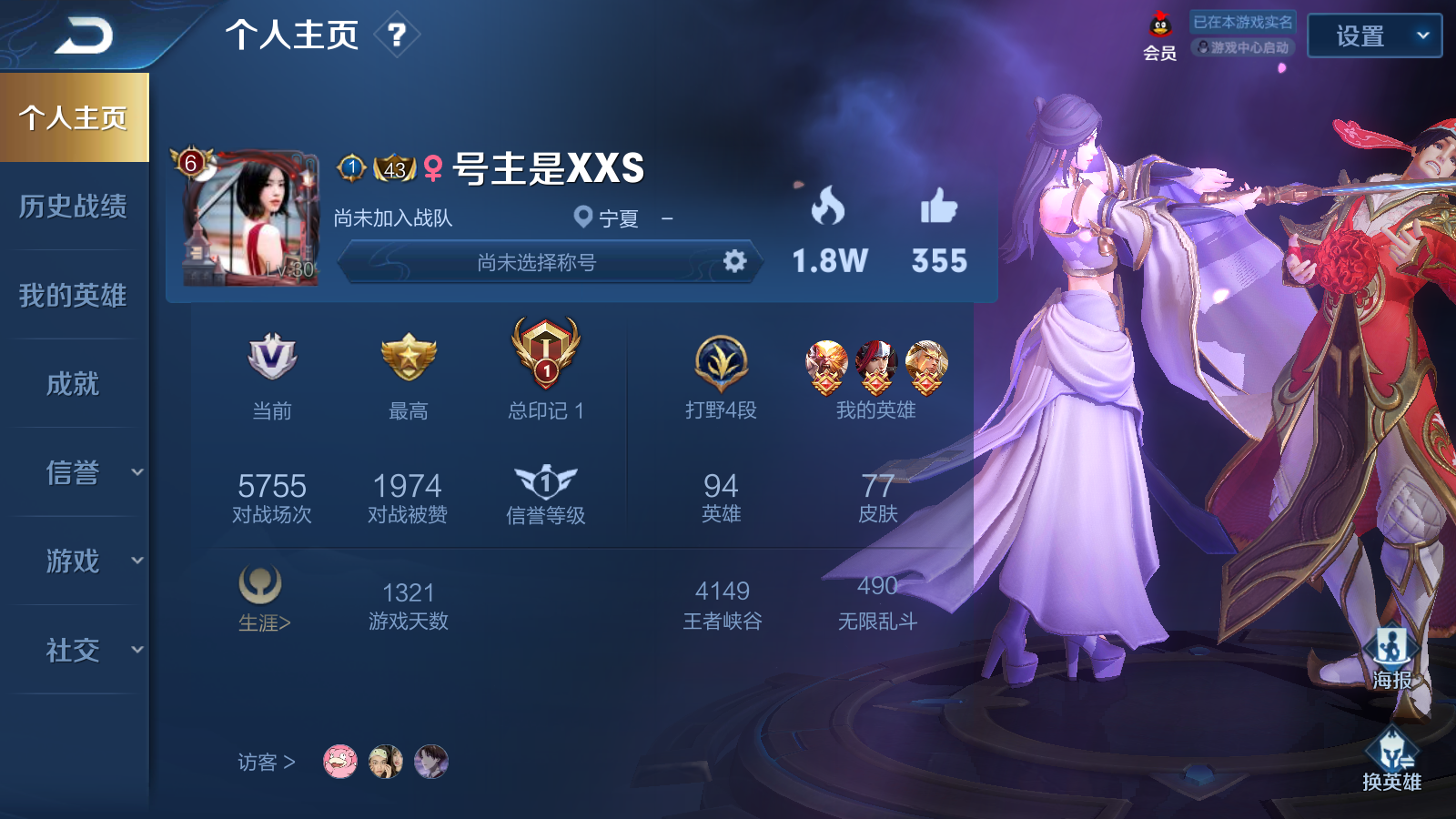Show the 打野4段 jungle rank badge
This screenshot has height=819, width=1456.
pyautogui.click(x=721, y=364)
